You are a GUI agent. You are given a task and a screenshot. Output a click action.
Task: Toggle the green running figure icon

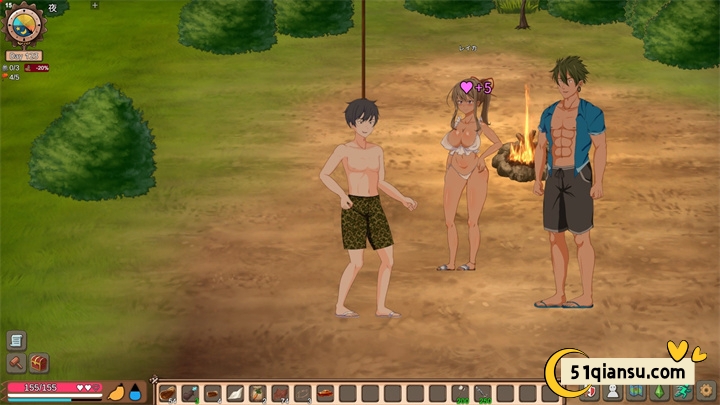pos(682,393)
